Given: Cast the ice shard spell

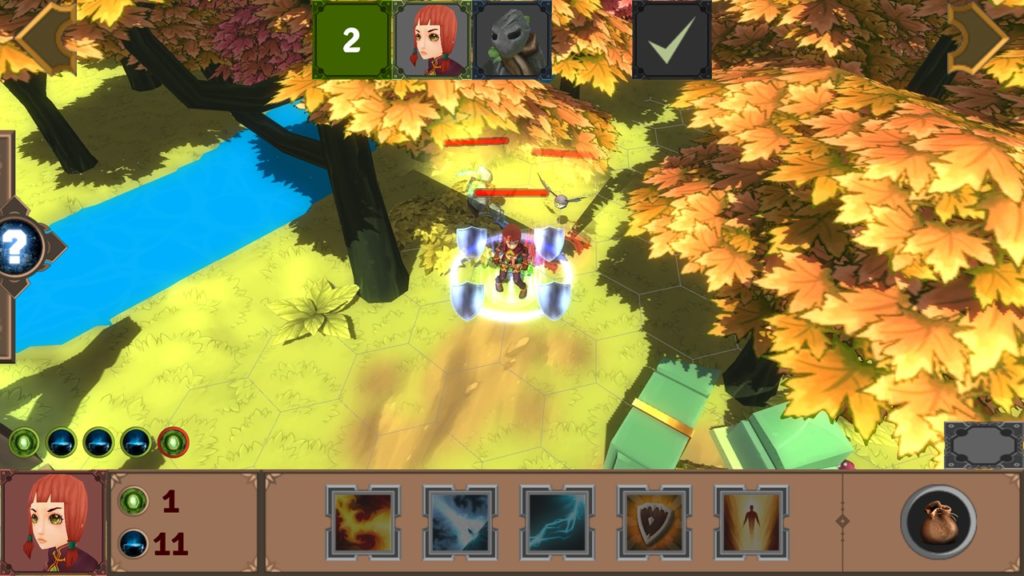Looking at the screenshot, I should tap(460, 522).
